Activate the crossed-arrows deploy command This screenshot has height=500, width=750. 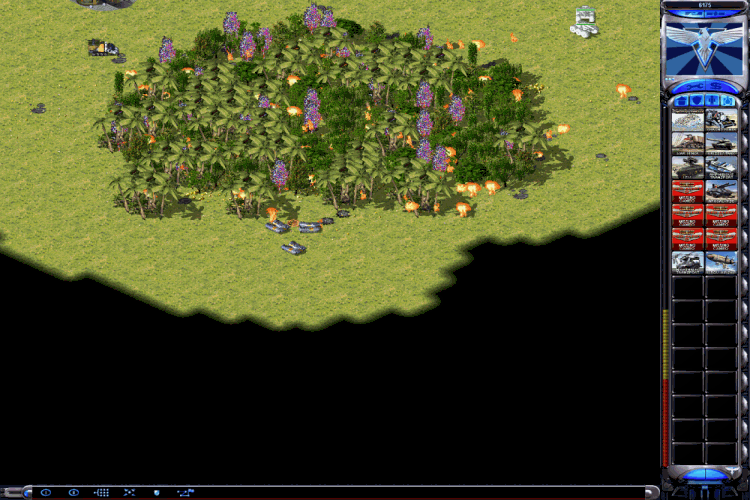click(x=129, y=492)
